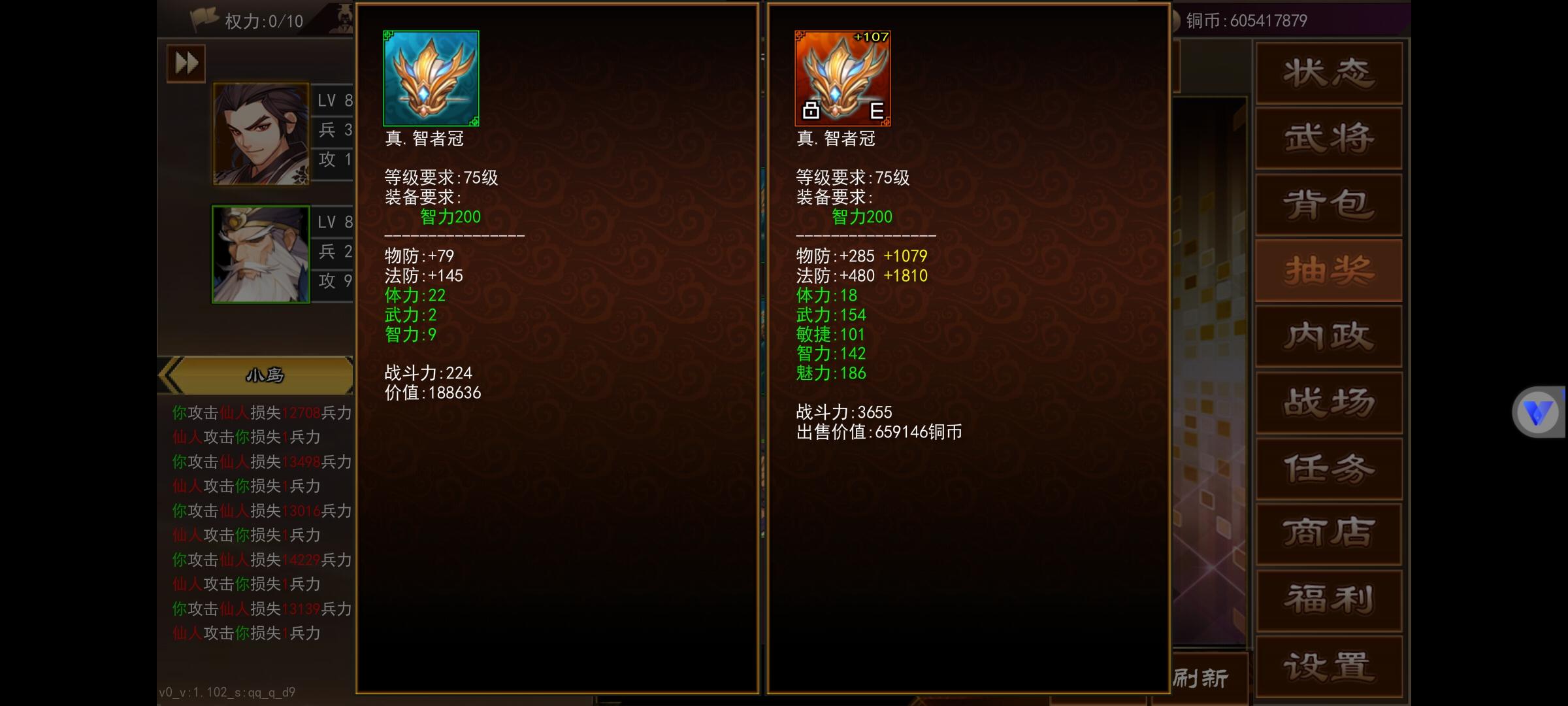Open the 商店 (shop)
Image resolution: width=1568 pixels, height=706 pixels.
pyautogui.click(x=1328, y=533)
